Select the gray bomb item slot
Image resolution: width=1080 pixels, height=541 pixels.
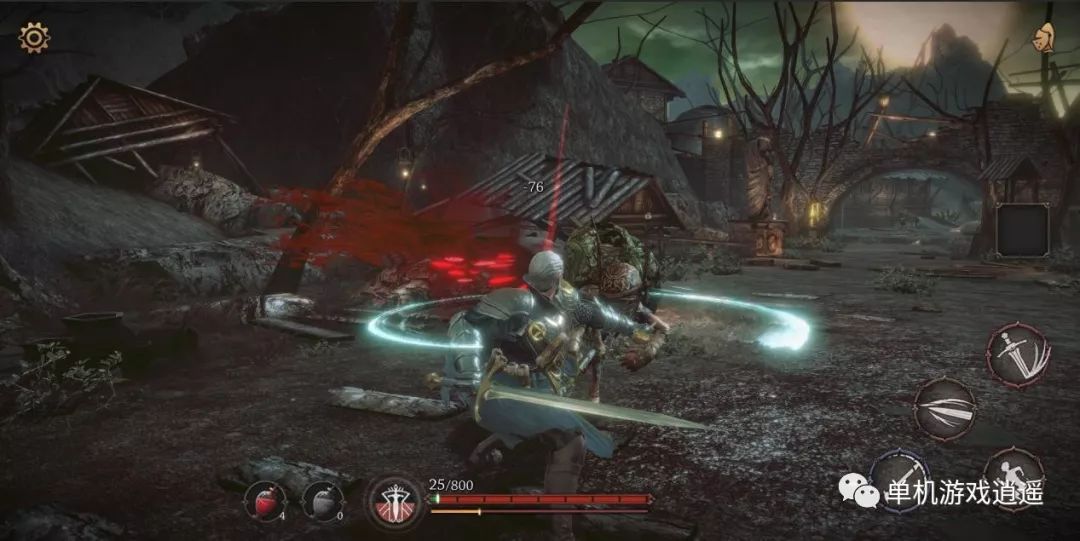(x=322, y=500)
